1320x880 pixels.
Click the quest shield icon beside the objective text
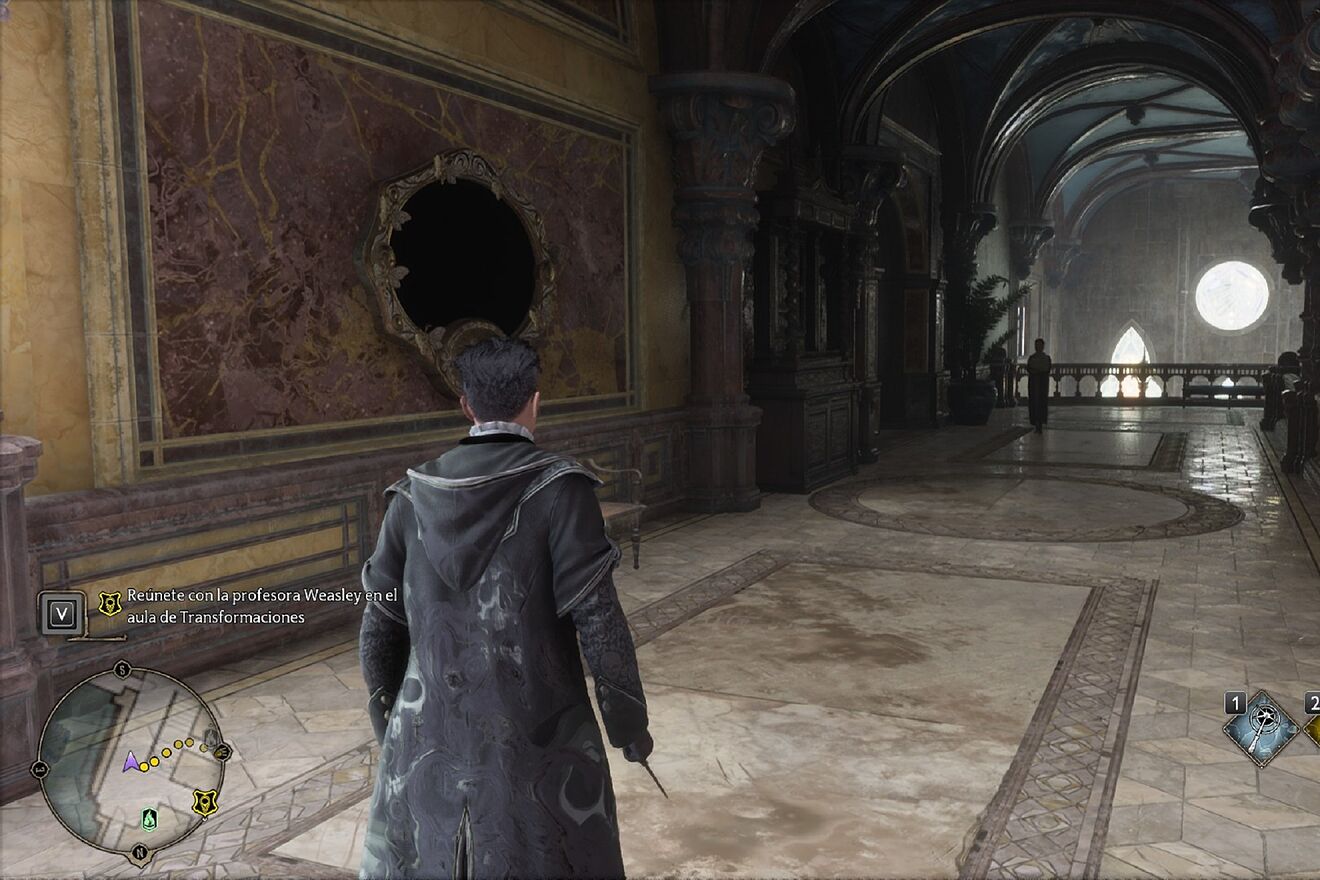110,602
